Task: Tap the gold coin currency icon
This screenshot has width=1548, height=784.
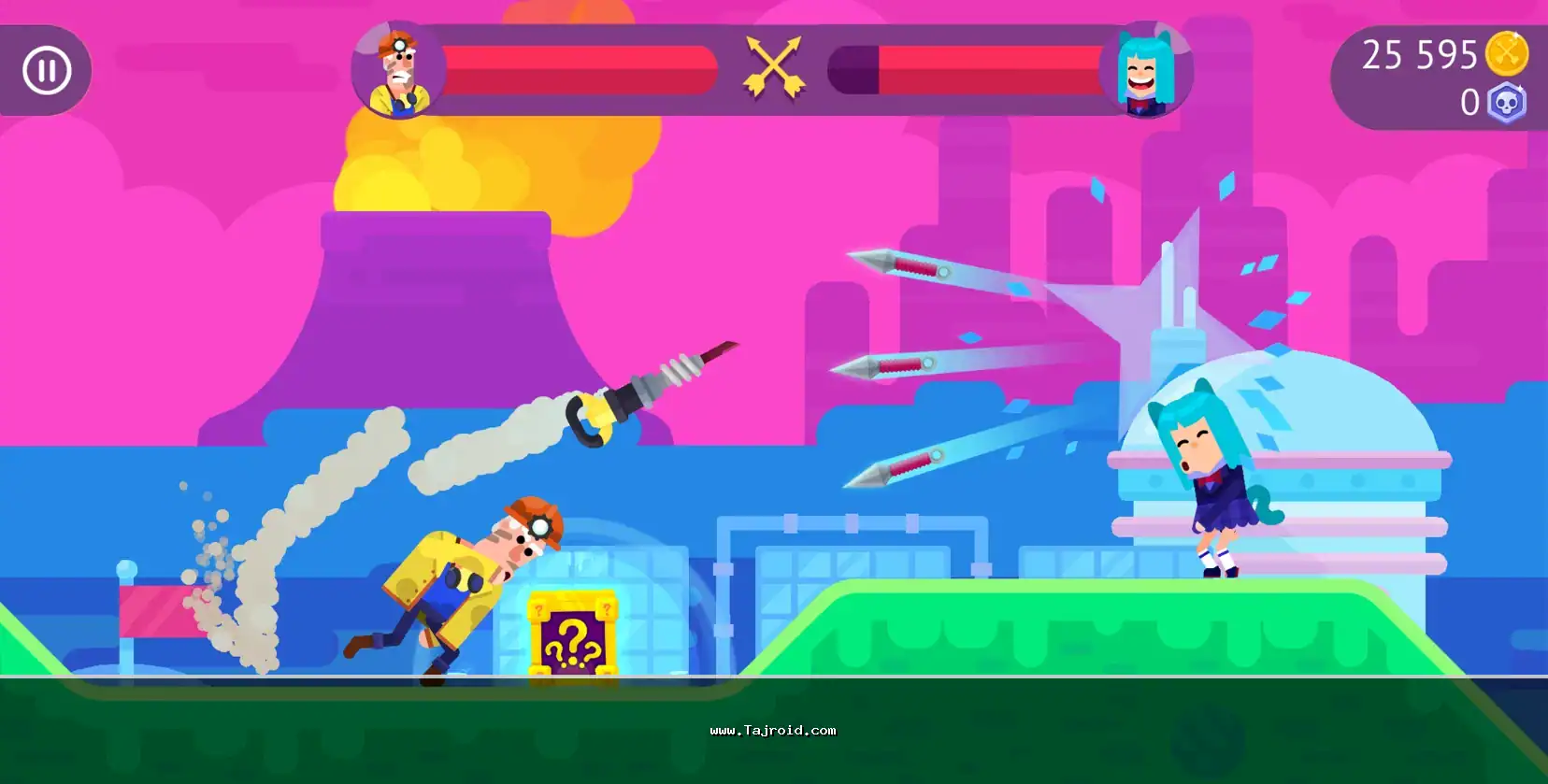Action: point(1506,54)
